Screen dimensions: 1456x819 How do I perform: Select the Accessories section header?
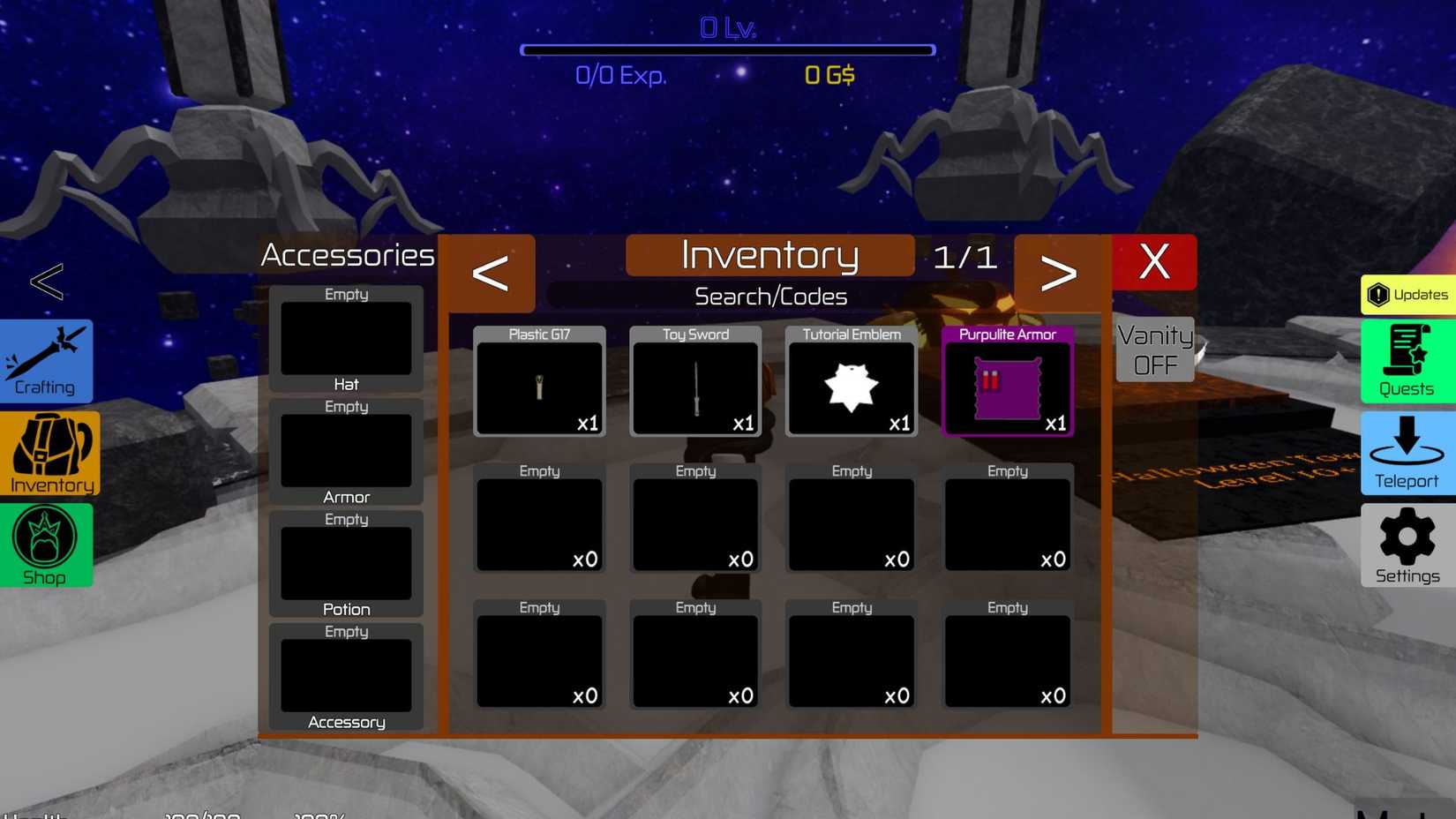(x=347, y=255)
